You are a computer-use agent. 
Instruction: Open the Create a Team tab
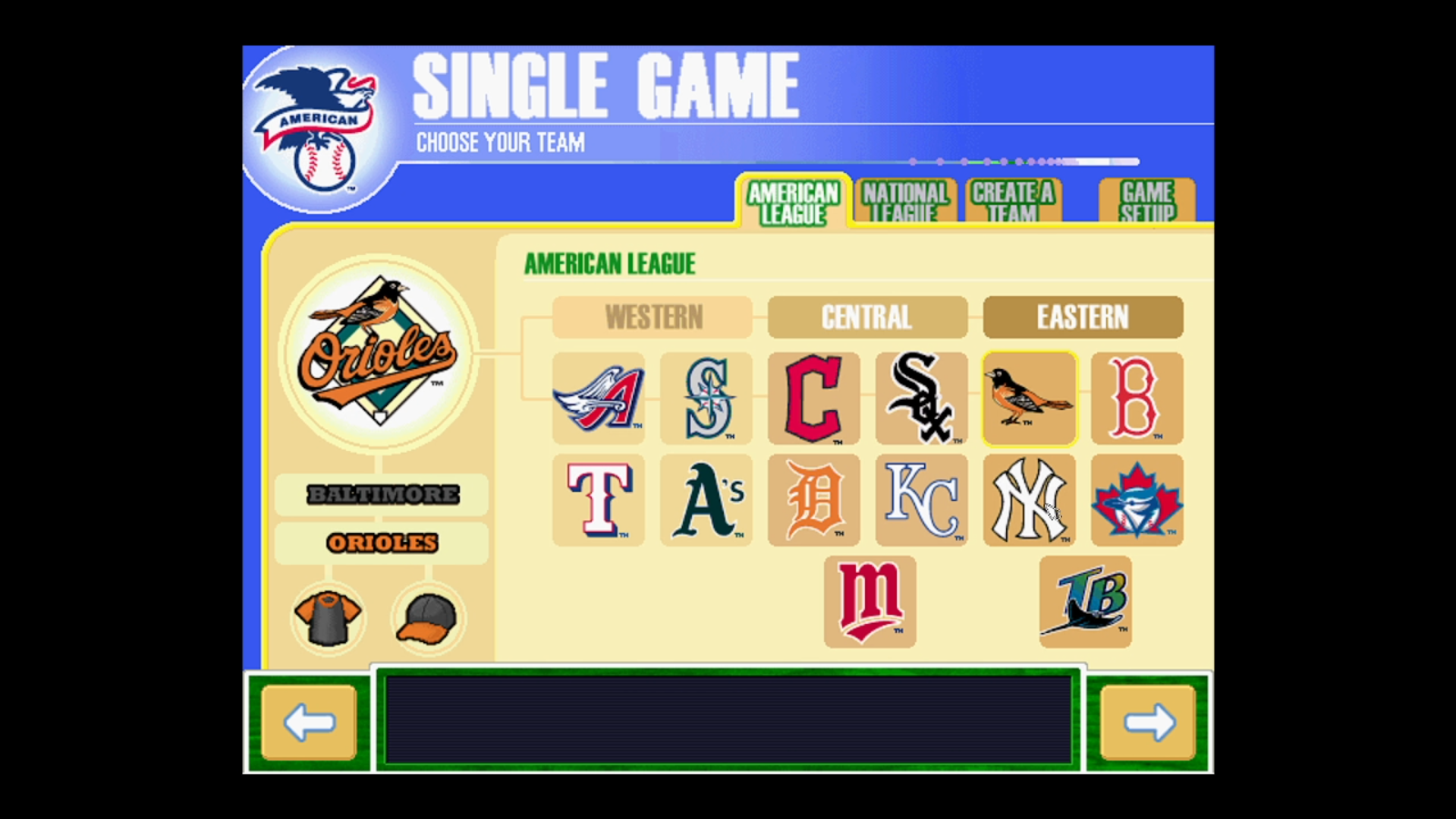[x=1014, y=201]
